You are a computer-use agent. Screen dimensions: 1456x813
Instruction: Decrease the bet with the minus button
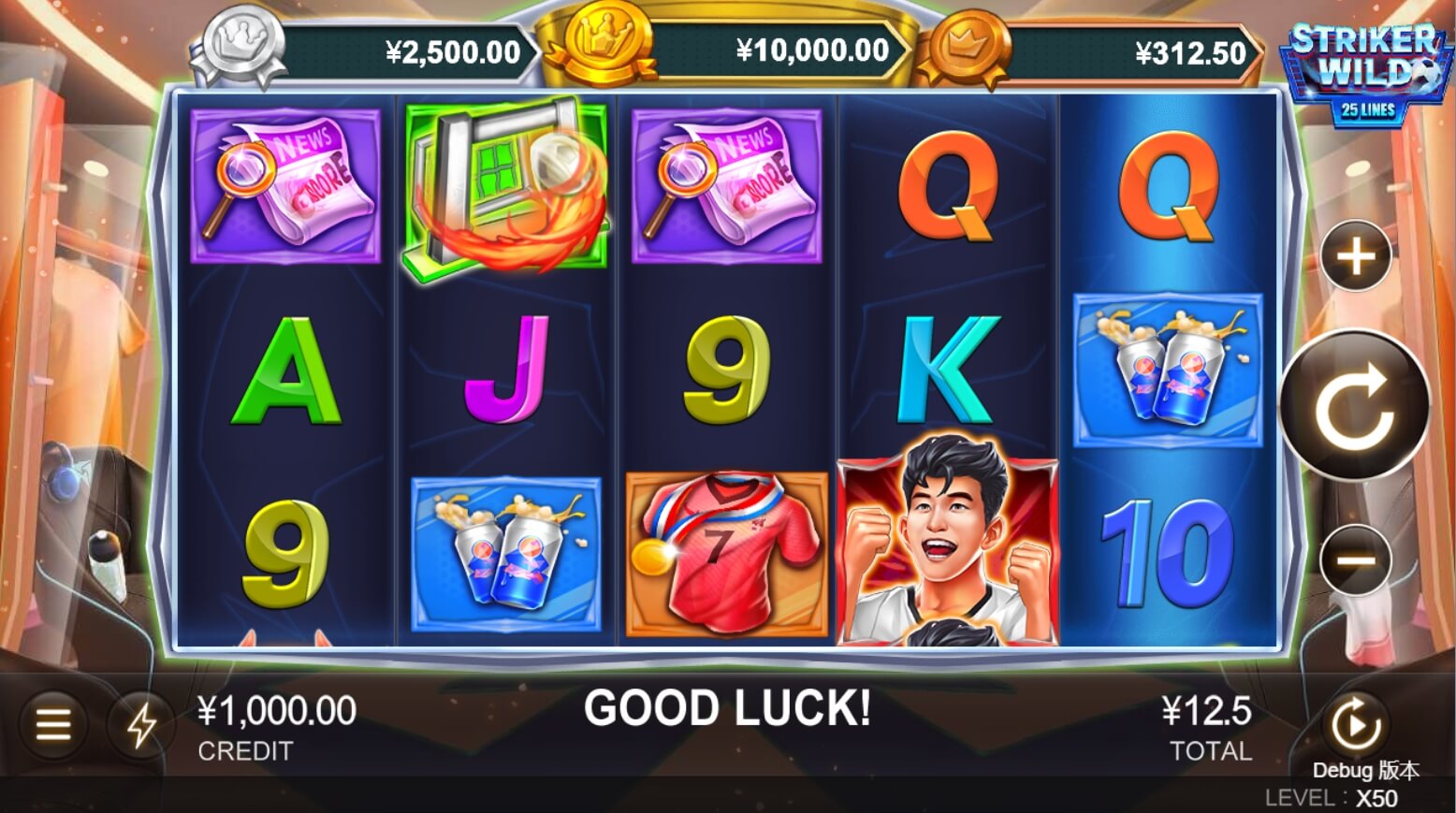coord(1355,560)
